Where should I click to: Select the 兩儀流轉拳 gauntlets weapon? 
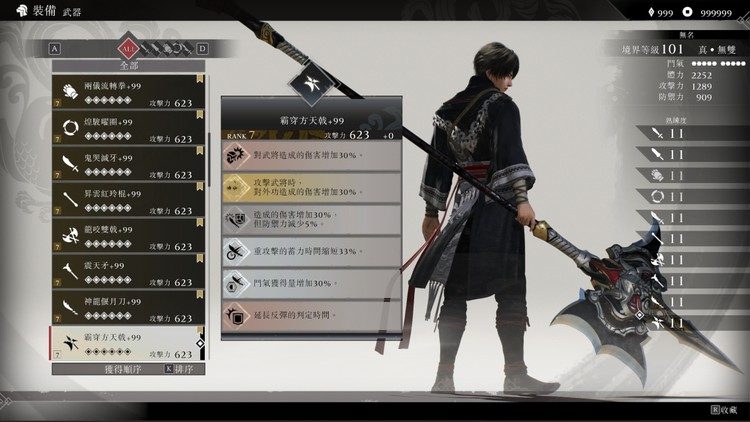pos(128,94)
